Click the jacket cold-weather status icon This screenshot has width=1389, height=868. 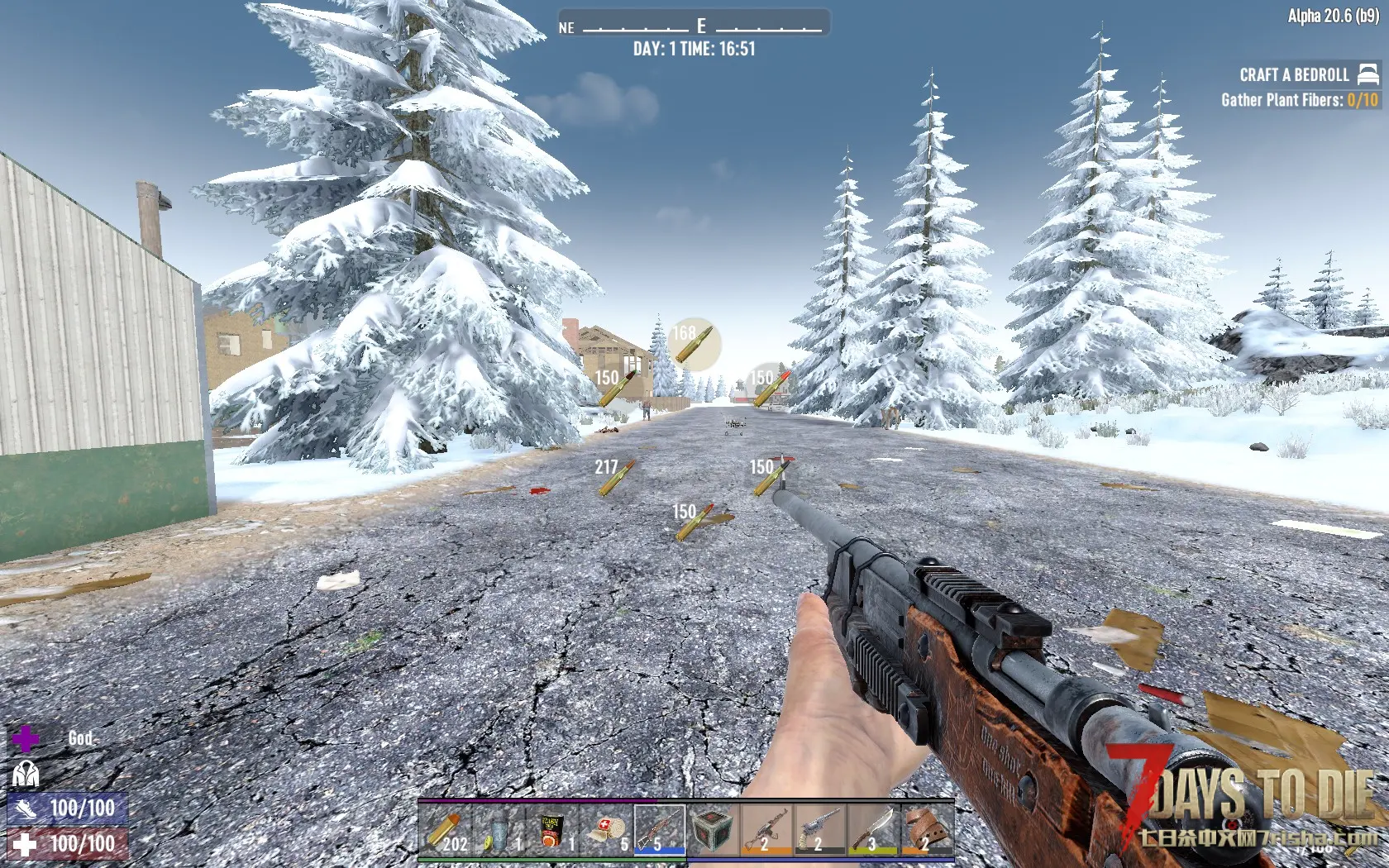pos(25,775)
